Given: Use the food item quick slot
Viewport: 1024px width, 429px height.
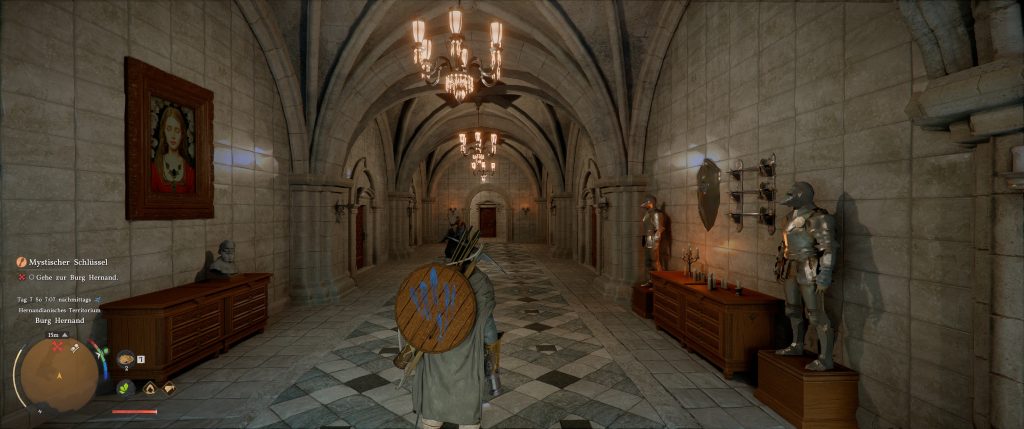Looking at the screenshot, I should (126, 358).
